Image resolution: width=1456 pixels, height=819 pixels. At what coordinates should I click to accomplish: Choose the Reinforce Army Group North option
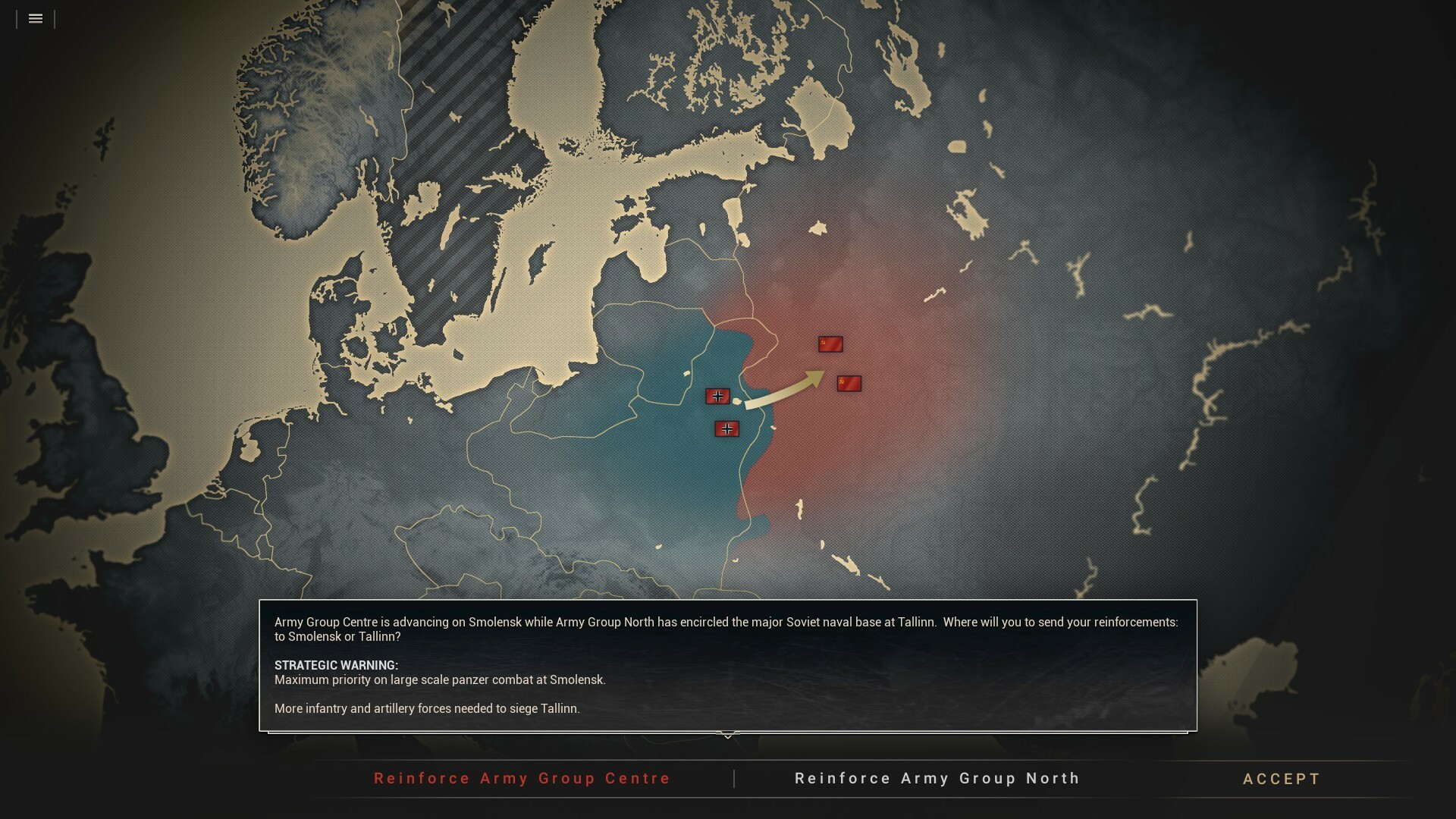click(937, 778)
